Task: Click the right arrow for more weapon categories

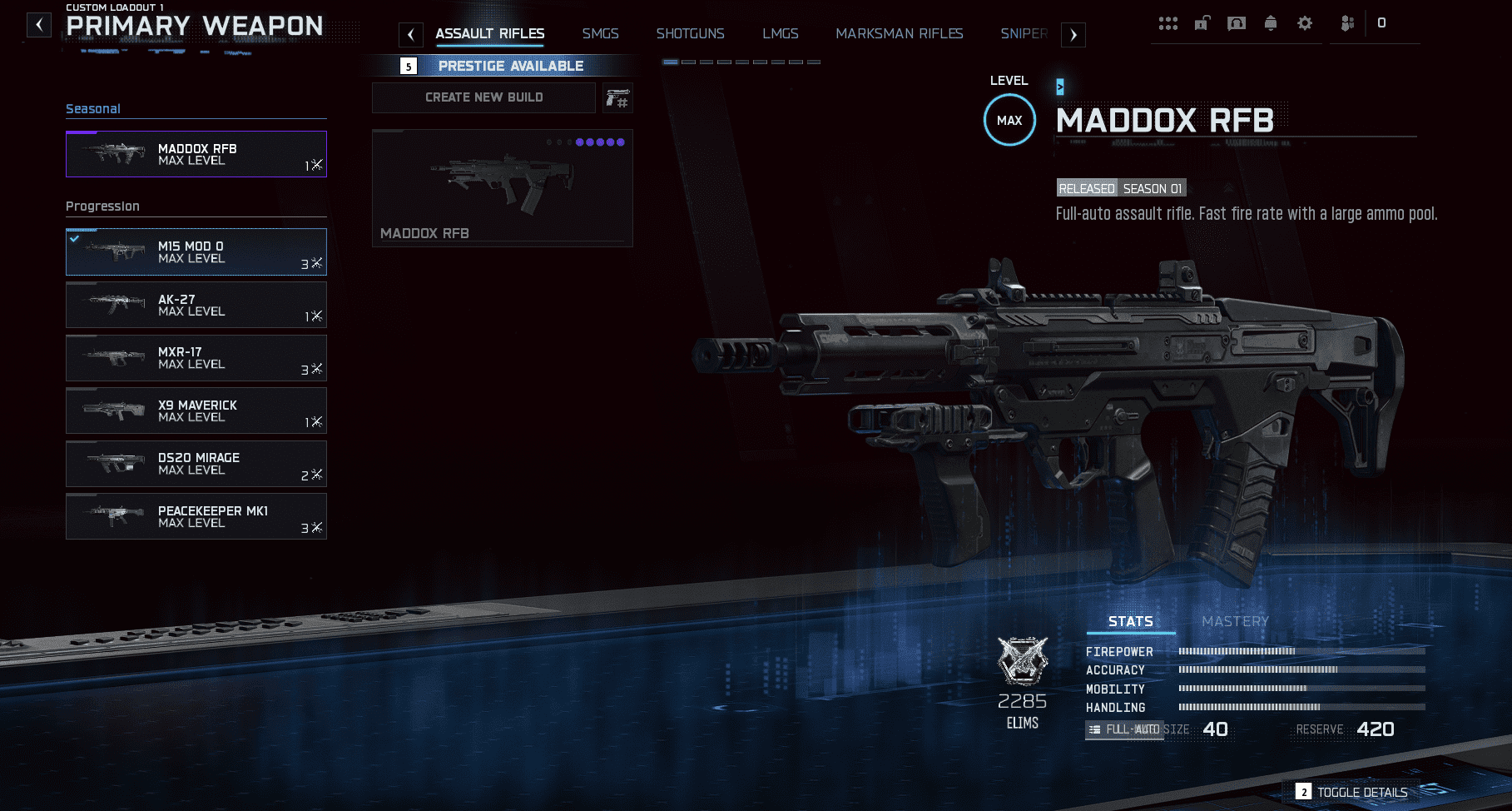Action: click(1073, 35)
